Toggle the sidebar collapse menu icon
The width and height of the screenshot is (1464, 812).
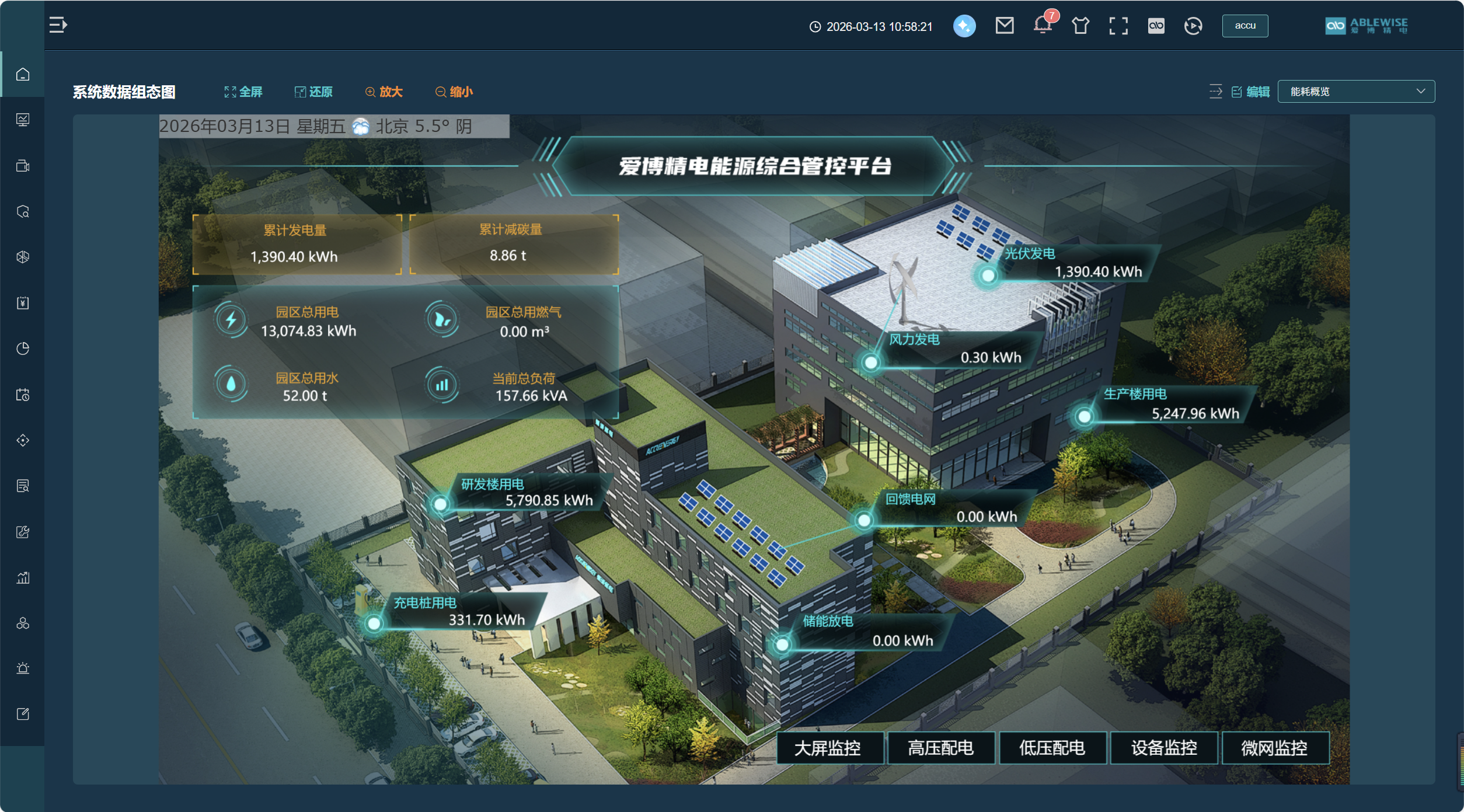pos(58,25)
